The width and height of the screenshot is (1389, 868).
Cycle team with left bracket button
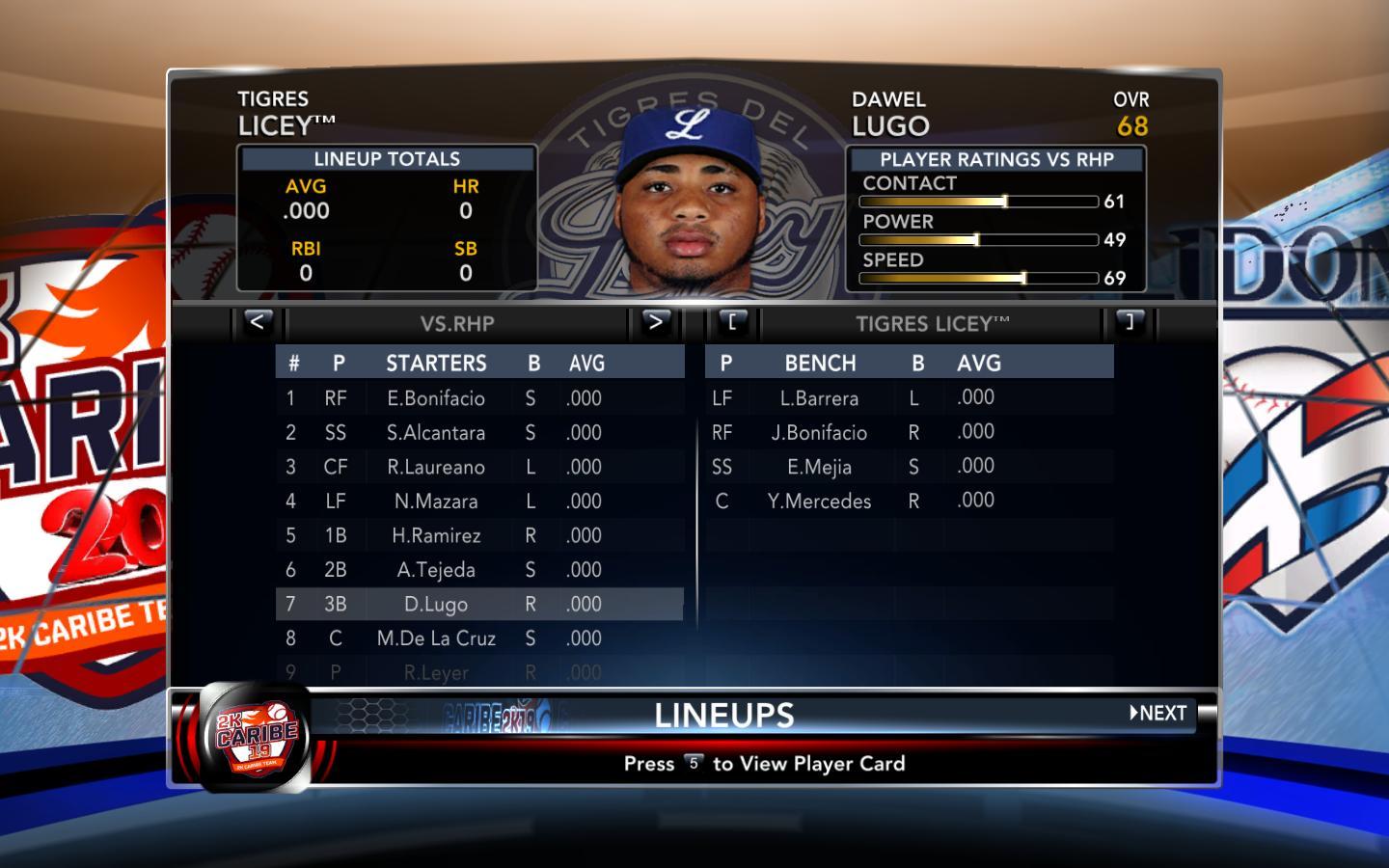[732, 322]
